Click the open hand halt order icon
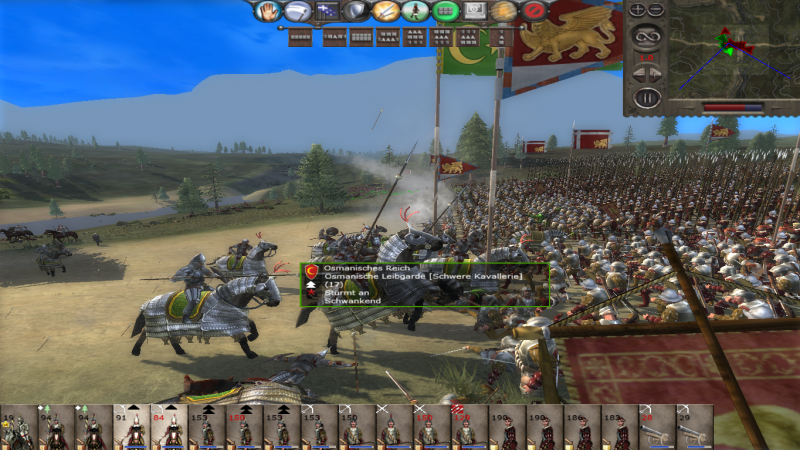Image resolution: width=800 pixels, height=450 pixels. pyautogui.click(x=267, y=11)
